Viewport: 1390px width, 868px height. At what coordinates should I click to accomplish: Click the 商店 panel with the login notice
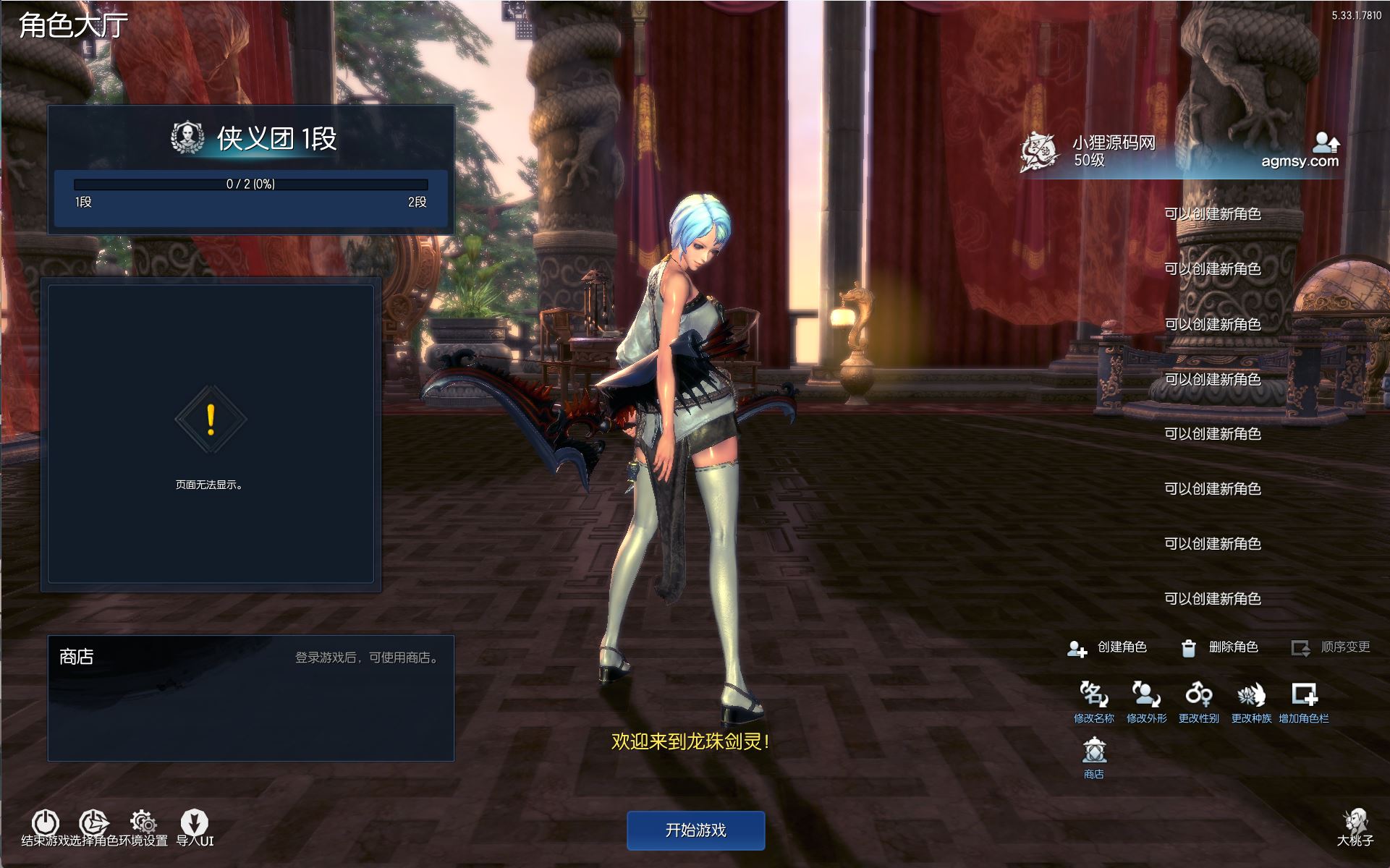click(251, 698)
